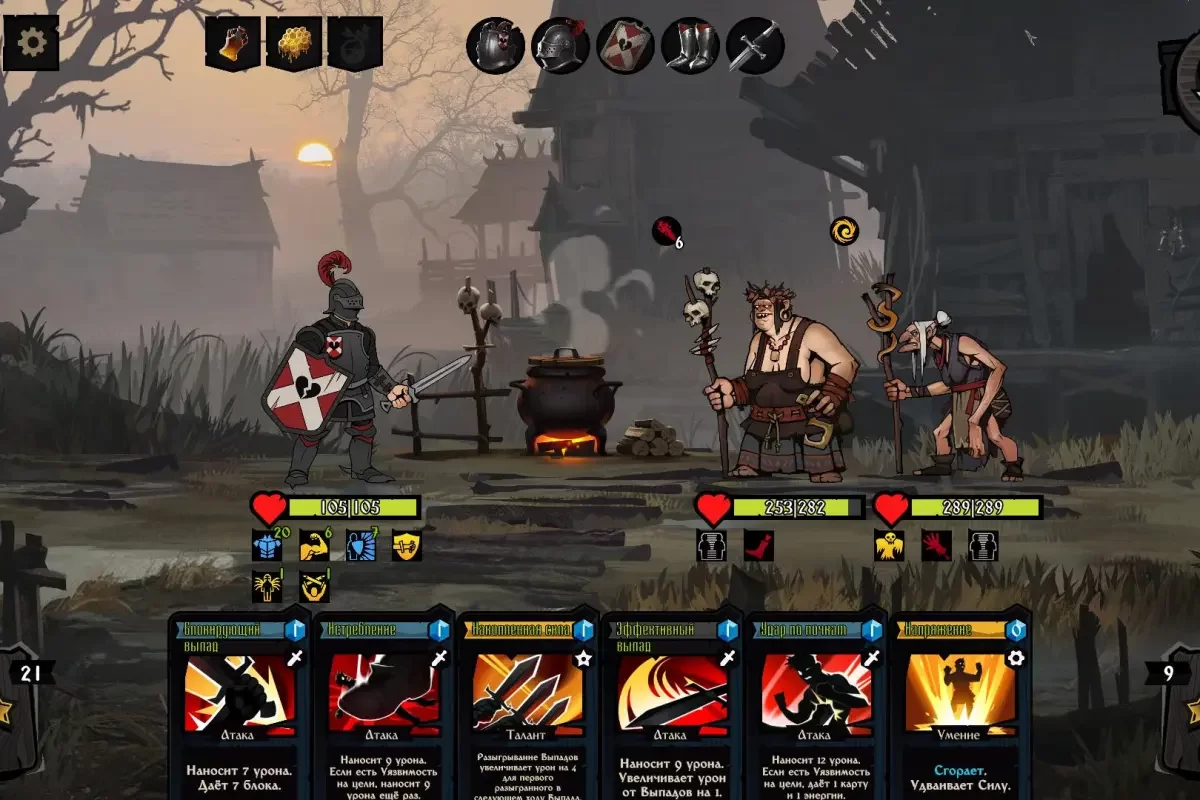
Task: Inspect the sword weapon equipment
Action: (x=754, y=46)
